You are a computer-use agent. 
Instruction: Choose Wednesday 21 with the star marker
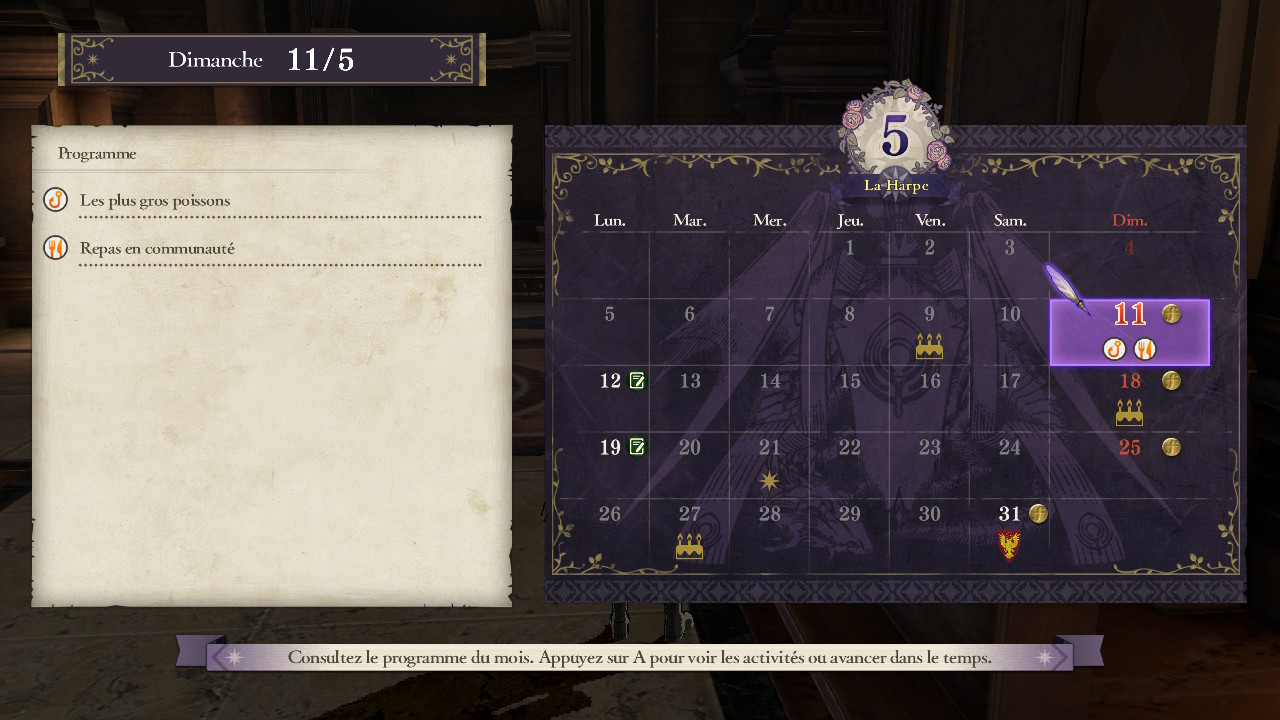point(769,464)
